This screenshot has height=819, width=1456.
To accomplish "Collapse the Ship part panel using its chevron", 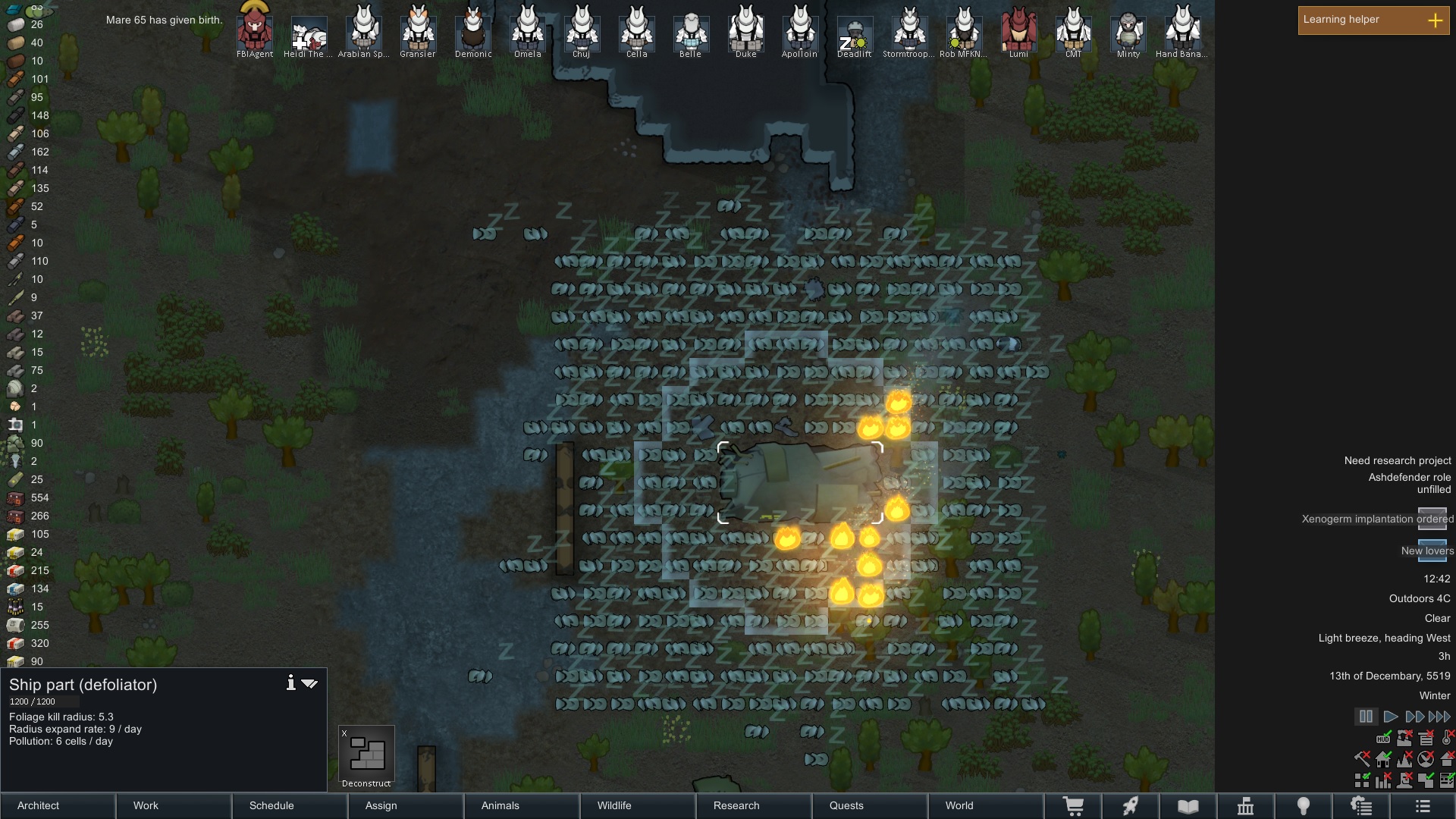I will coord(309,683).
